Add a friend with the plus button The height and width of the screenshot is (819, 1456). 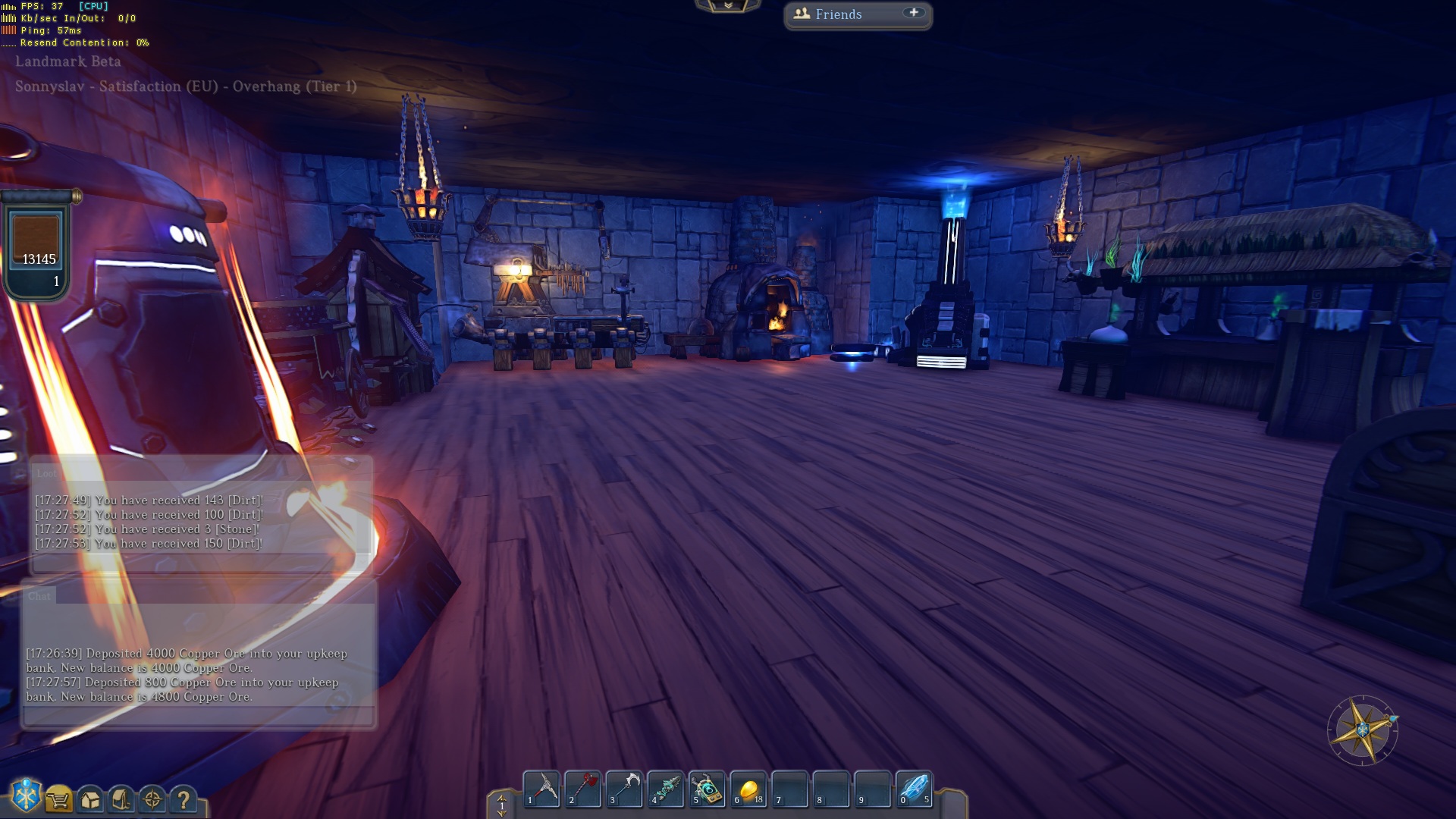tap(914, 13)
